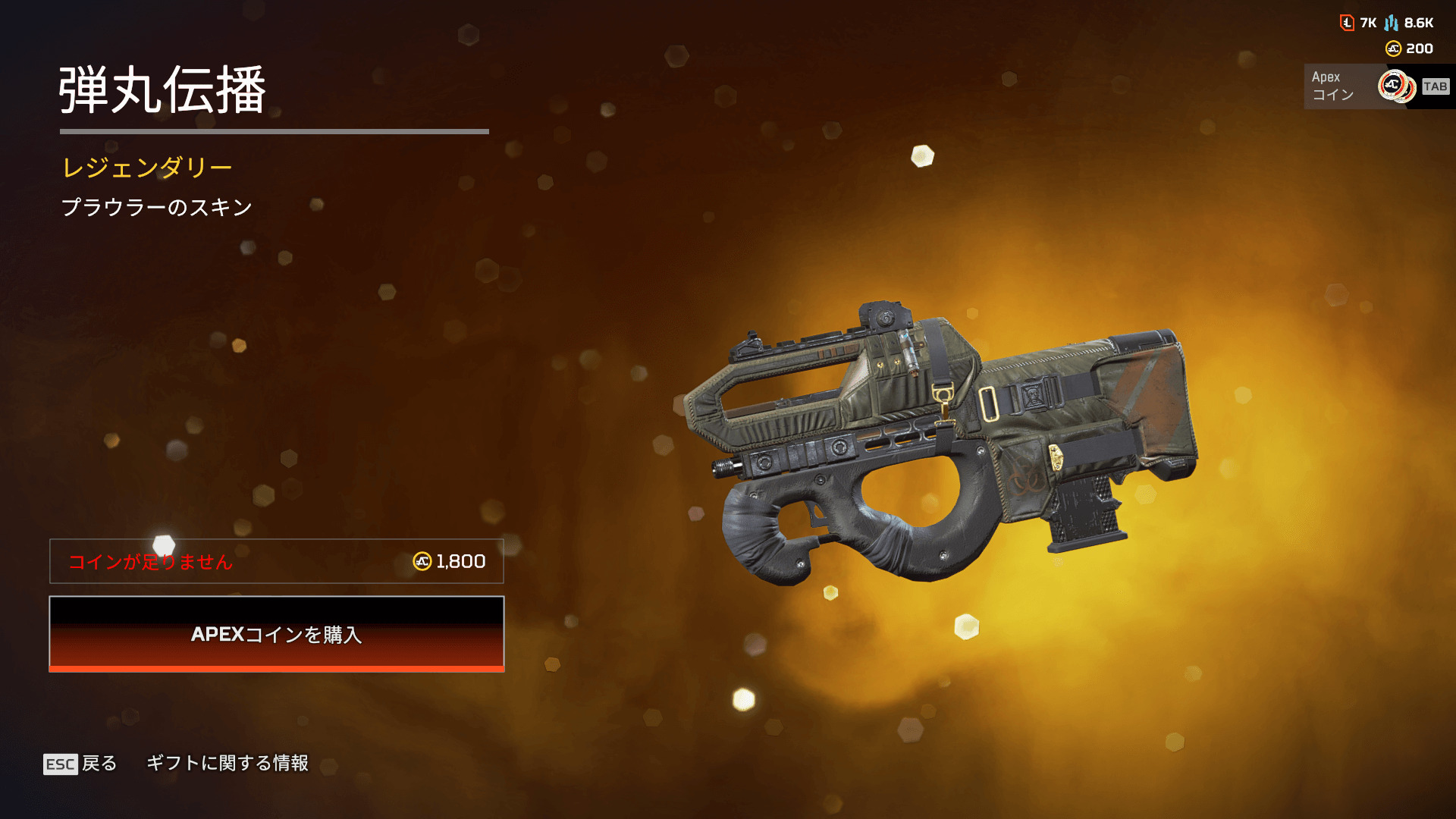Select the 1,800 coin price row

[277, 561]
